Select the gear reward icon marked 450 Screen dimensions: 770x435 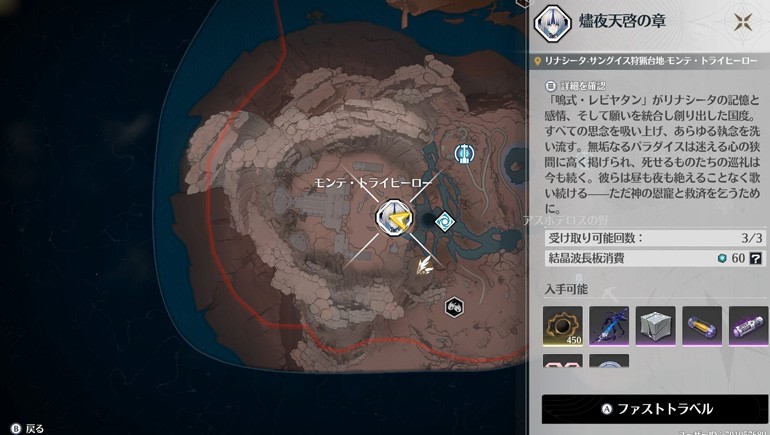click(x=563, y=326)
